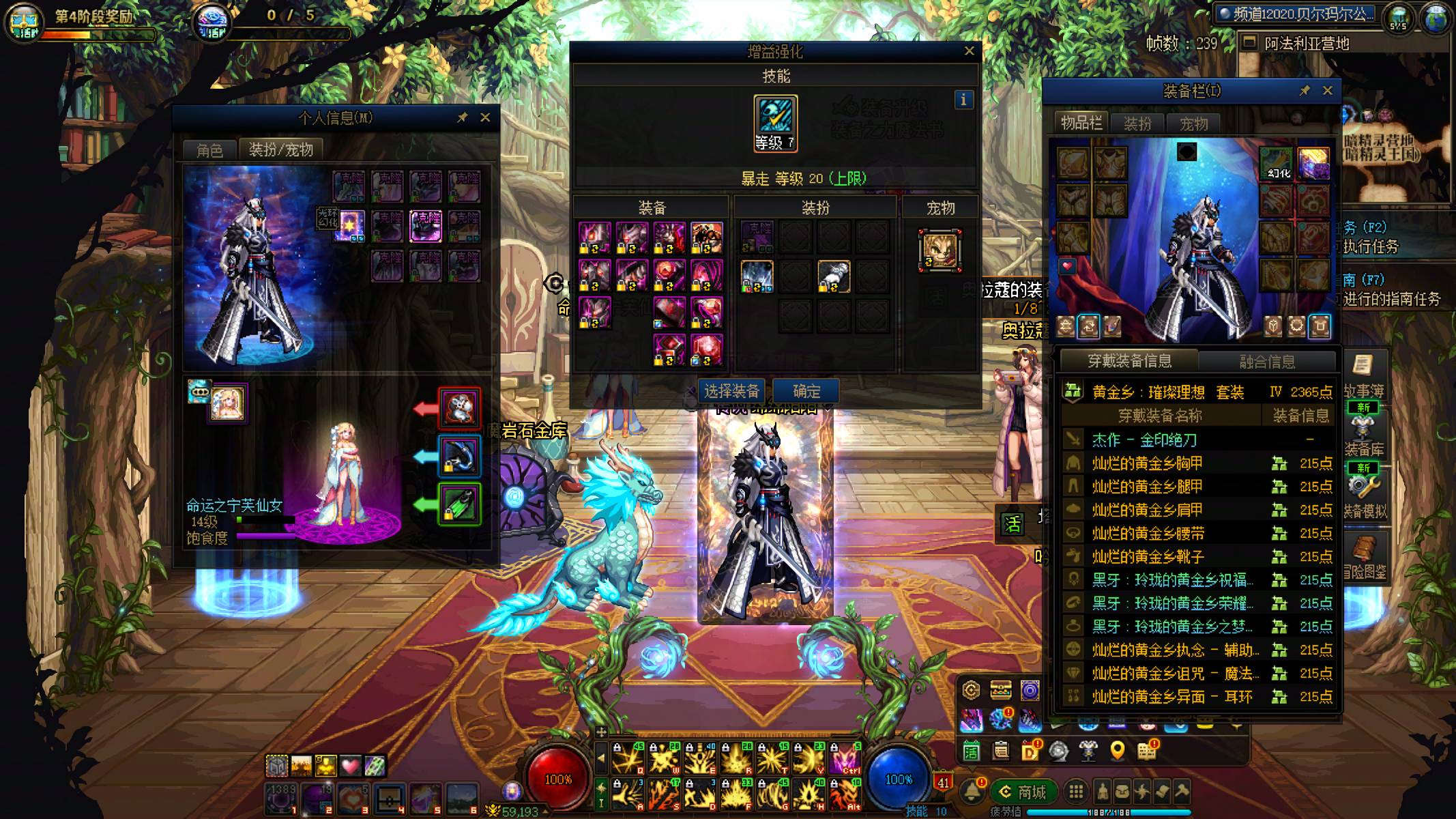
Task: Confirm with the 确定 button
Action: coord(806,391)
